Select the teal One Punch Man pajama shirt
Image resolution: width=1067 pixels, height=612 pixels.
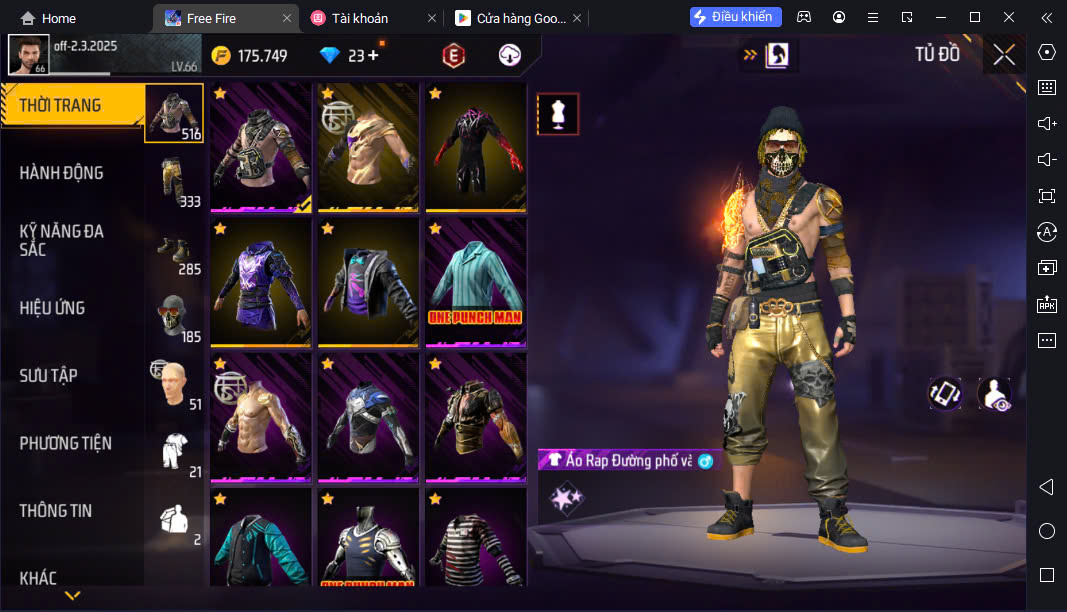click(476, 282)
